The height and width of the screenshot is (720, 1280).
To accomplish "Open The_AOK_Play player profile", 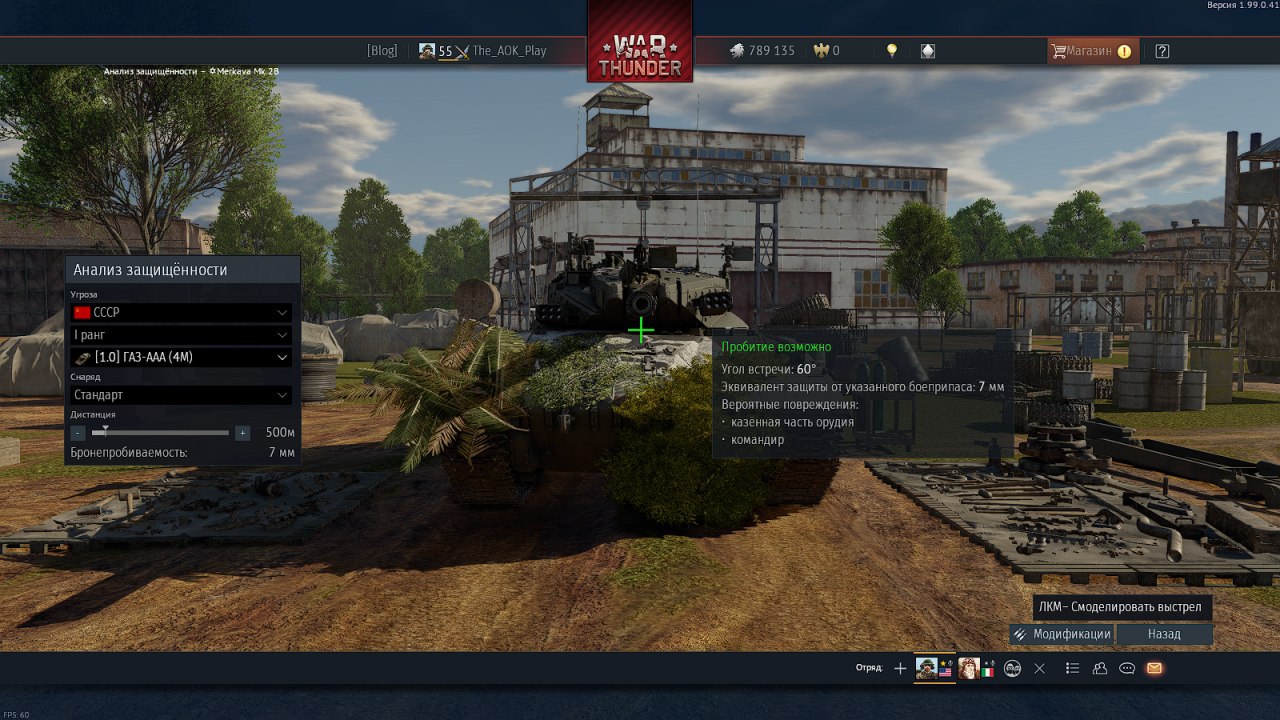I will click(x=508, y=51).
